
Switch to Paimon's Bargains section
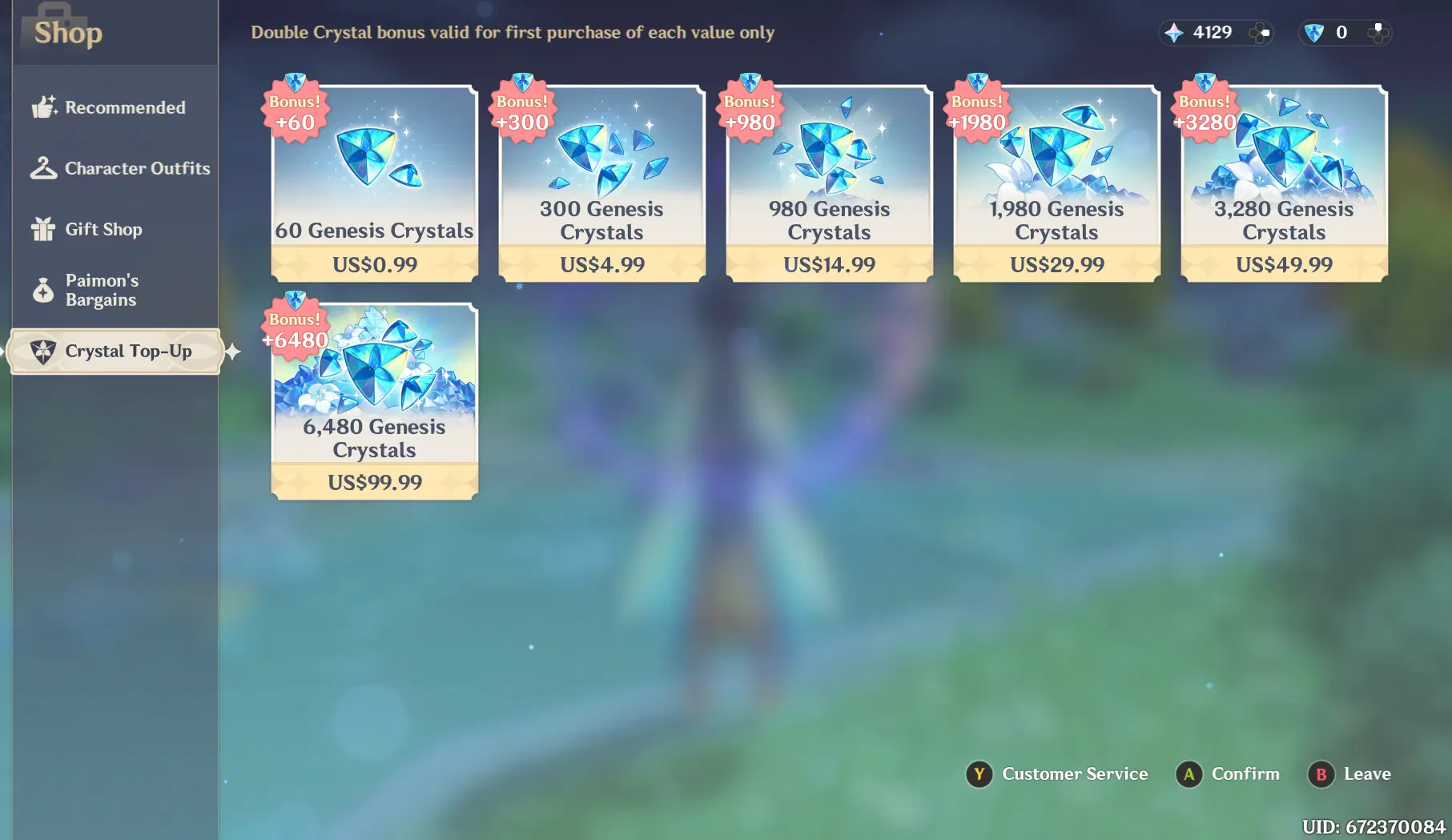[103, 290]
